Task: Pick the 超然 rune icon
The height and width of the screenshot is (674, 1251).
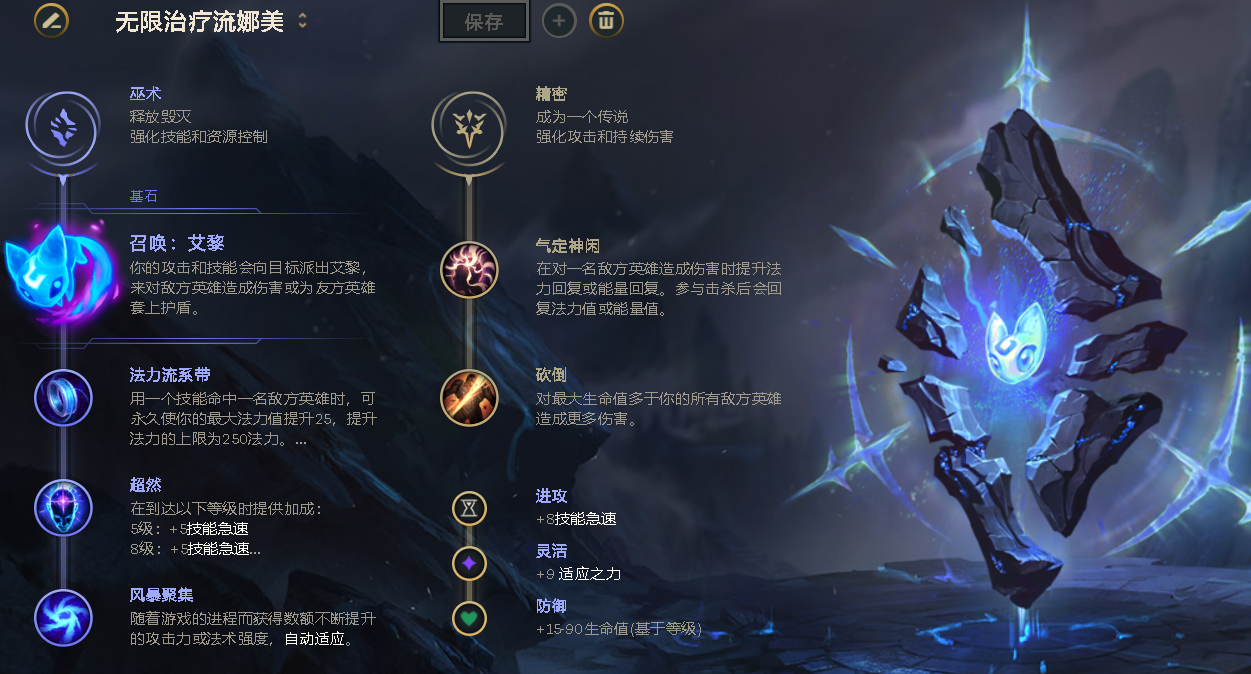Action: click(x=63, y=507)
